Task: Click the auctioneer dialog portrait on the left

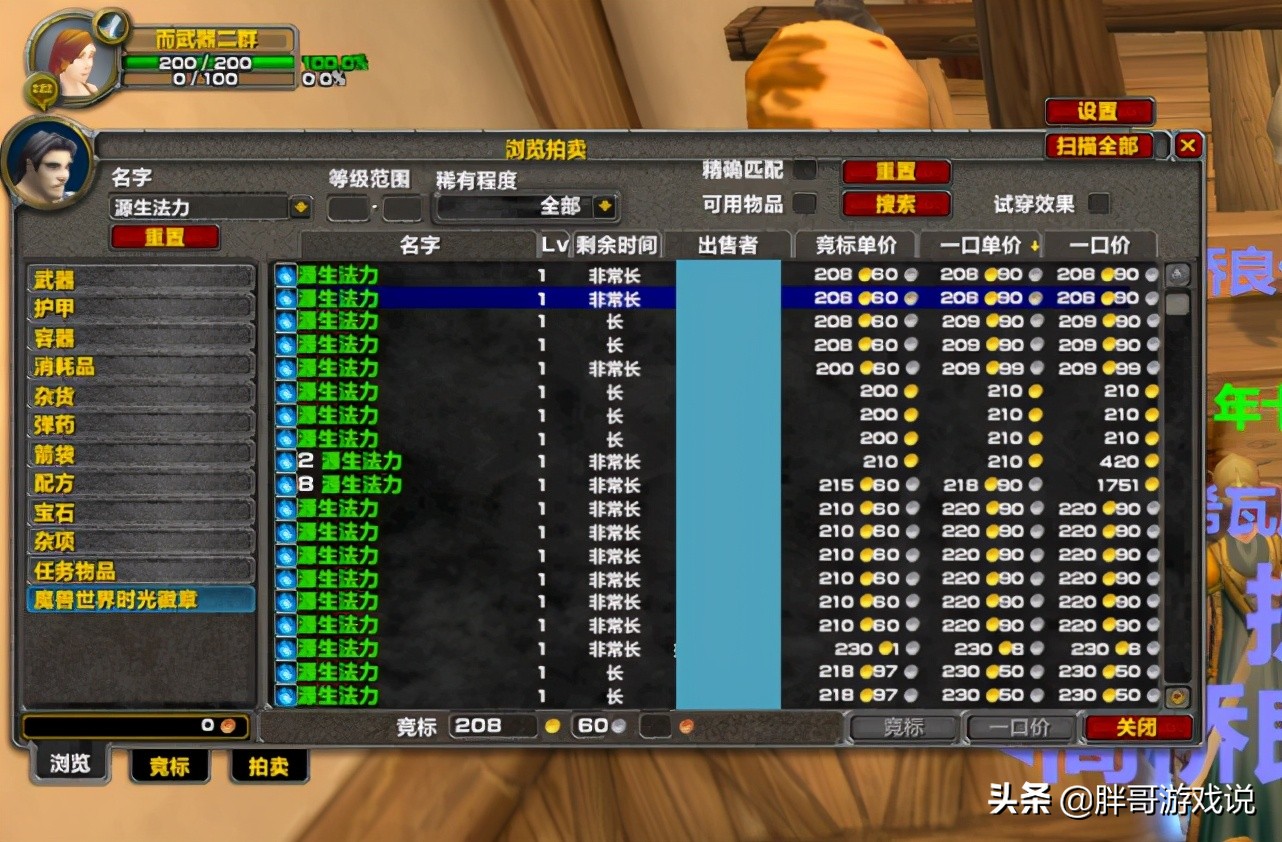Action: 46,158
